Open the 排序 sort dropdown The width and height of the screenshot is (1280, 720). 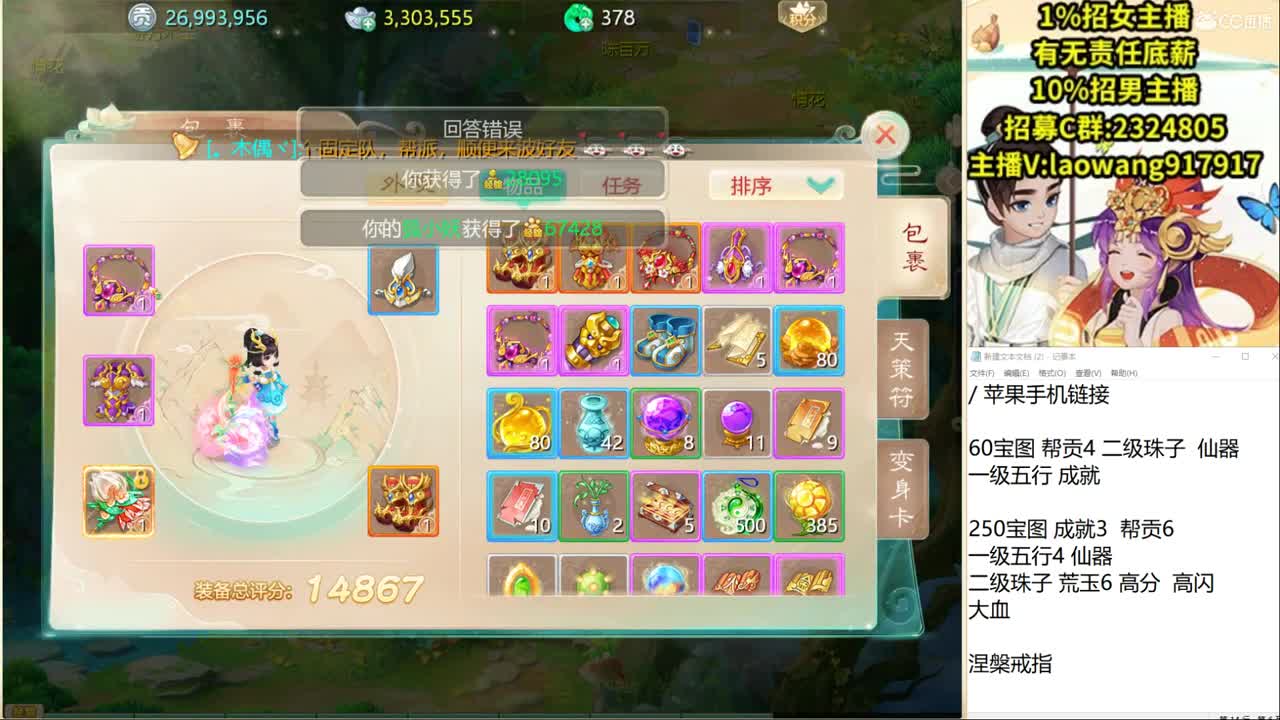tap(775, 186)
